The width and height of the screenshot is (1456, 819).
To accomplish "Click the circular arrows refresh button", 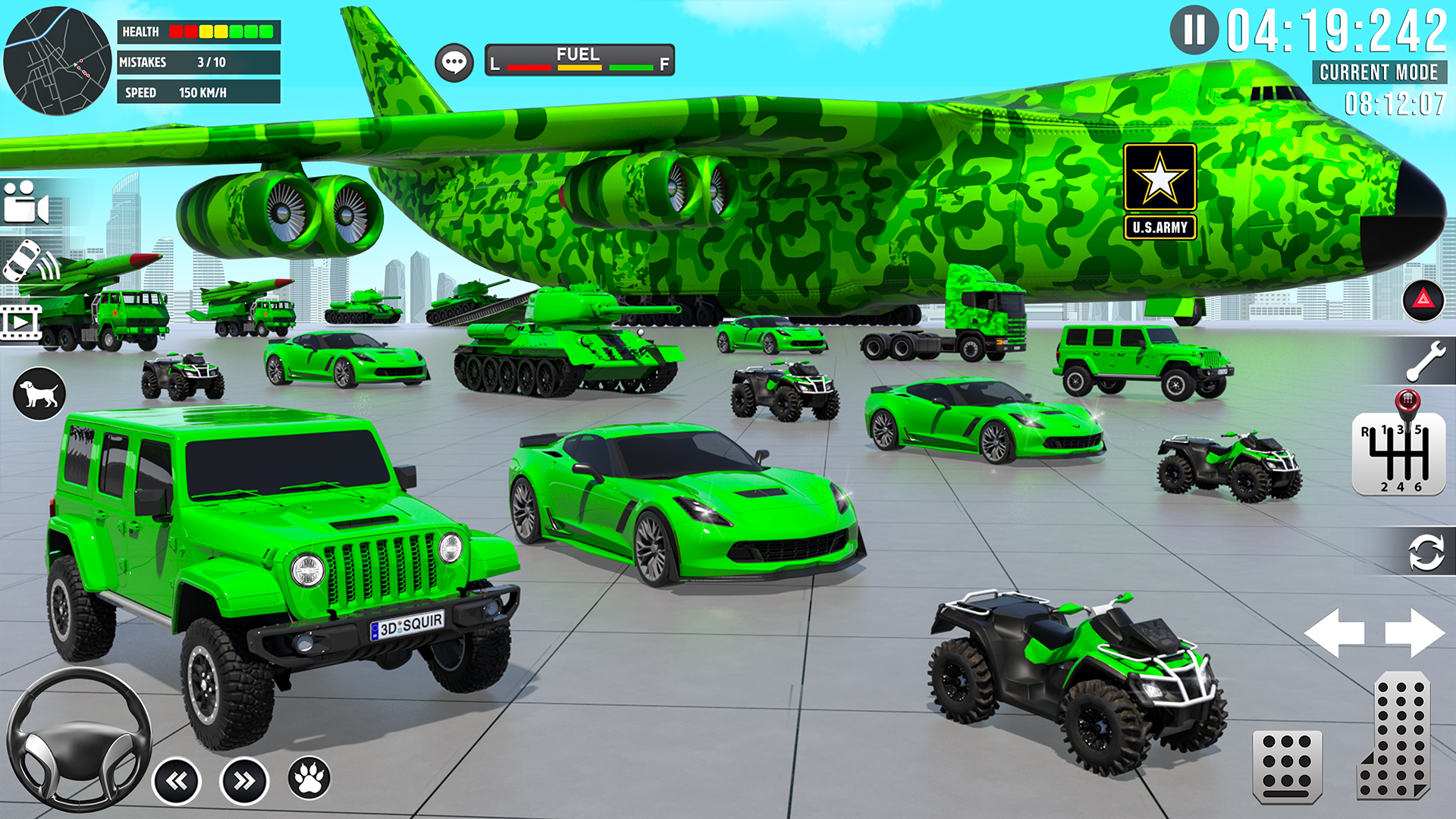I will [x=1426, y=552].
